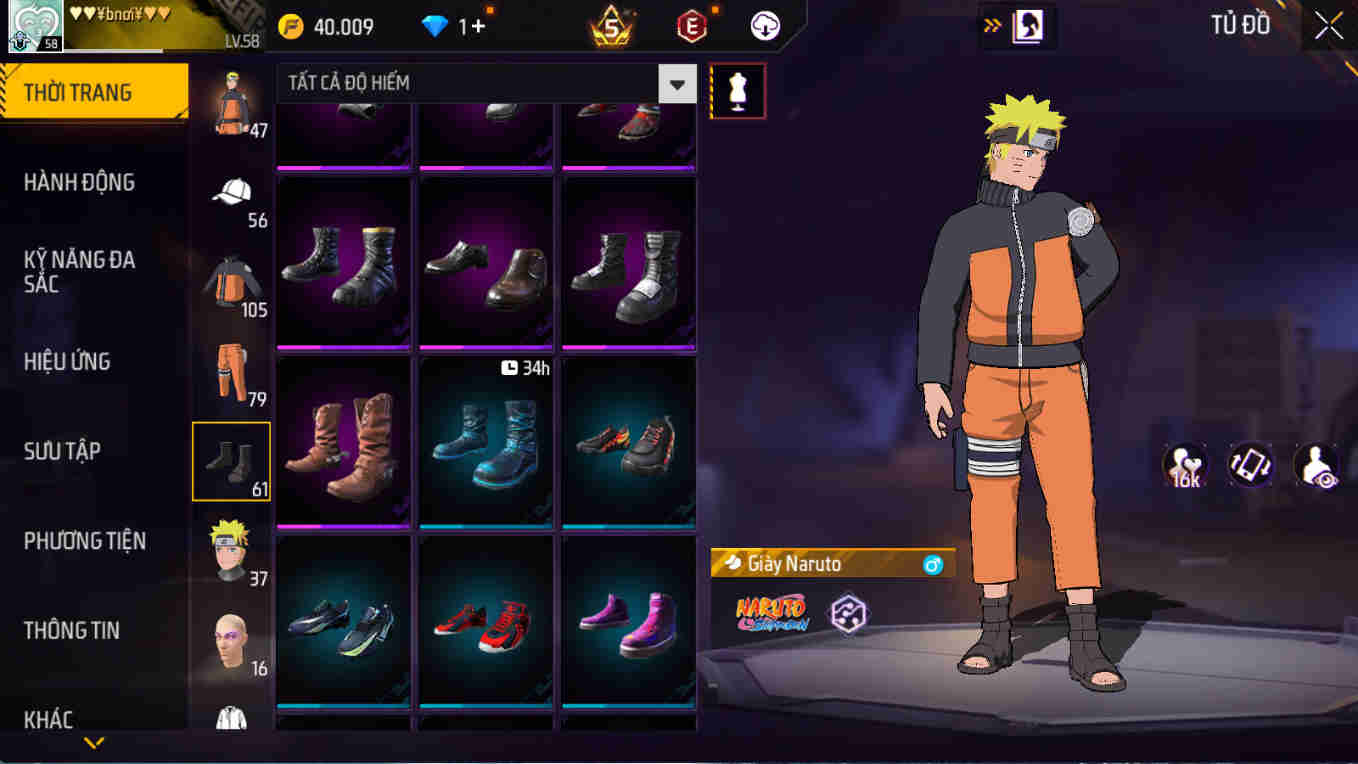Select the mannequin outfit preview icon
1358x764 pixels.
coord(737,90)
